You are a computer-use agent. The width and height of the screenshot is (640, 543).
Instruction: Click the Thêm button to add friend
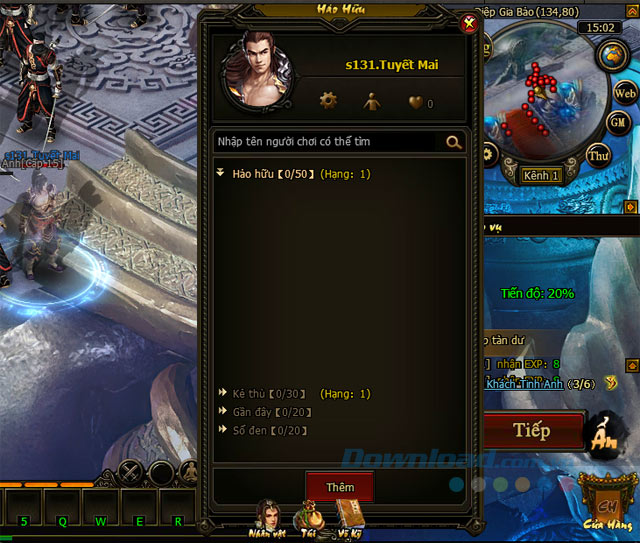click(x=339, y=487)
